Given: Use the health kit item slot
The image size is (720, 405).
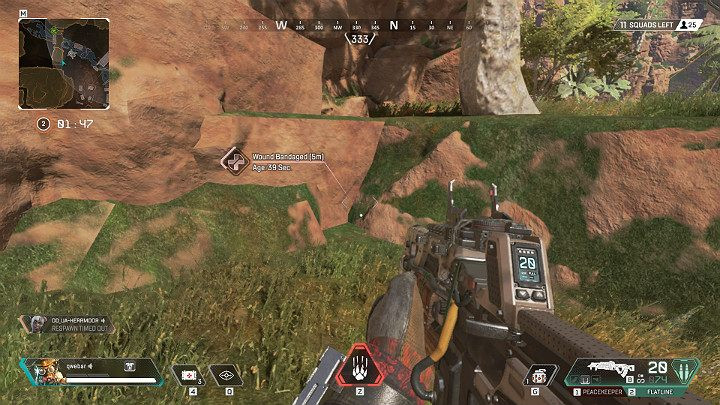Looking at the screenshot, I should pos(187,373).
